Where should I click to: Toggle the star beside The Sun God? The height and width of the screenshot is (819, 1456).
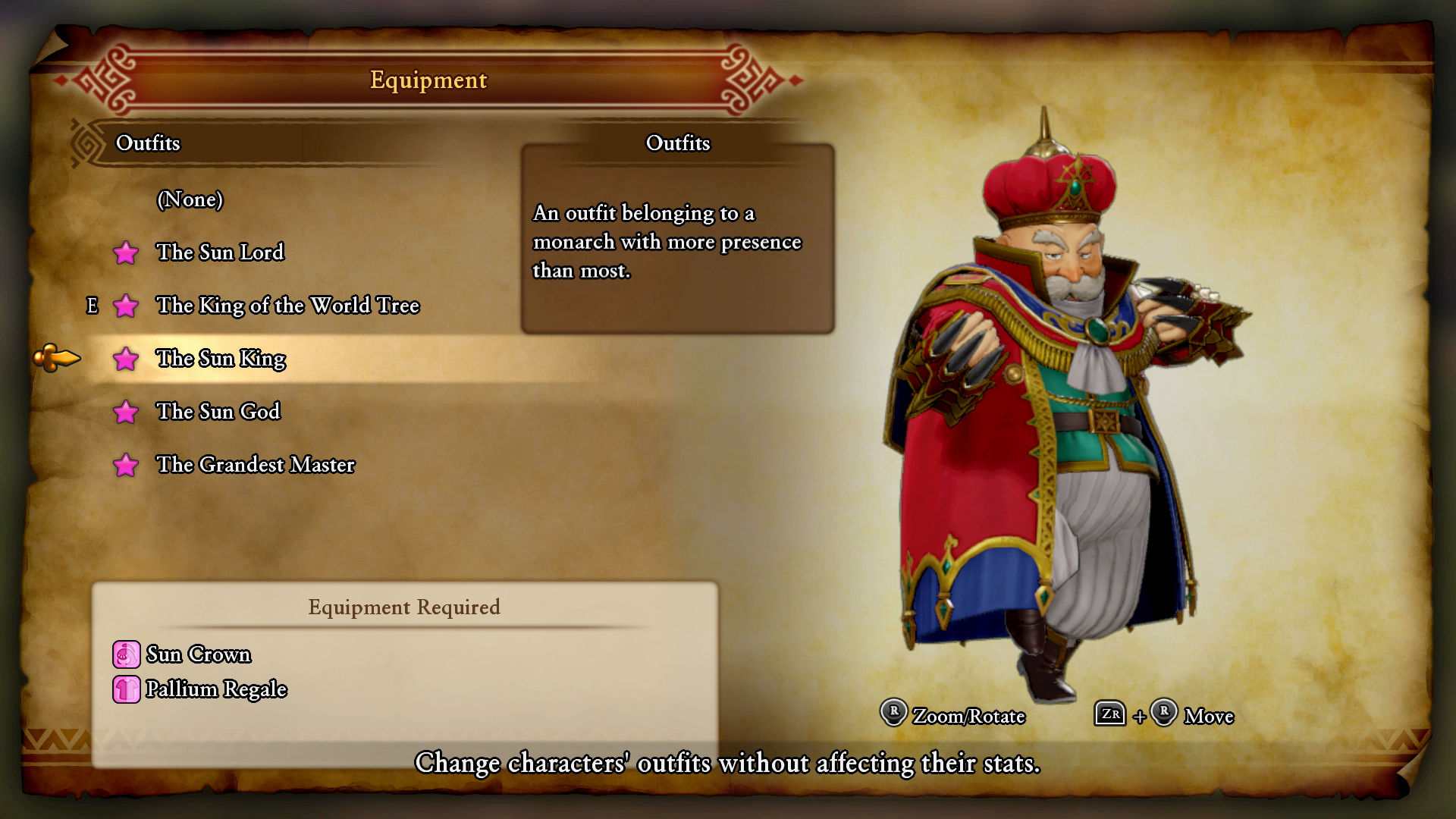(126, 413)
